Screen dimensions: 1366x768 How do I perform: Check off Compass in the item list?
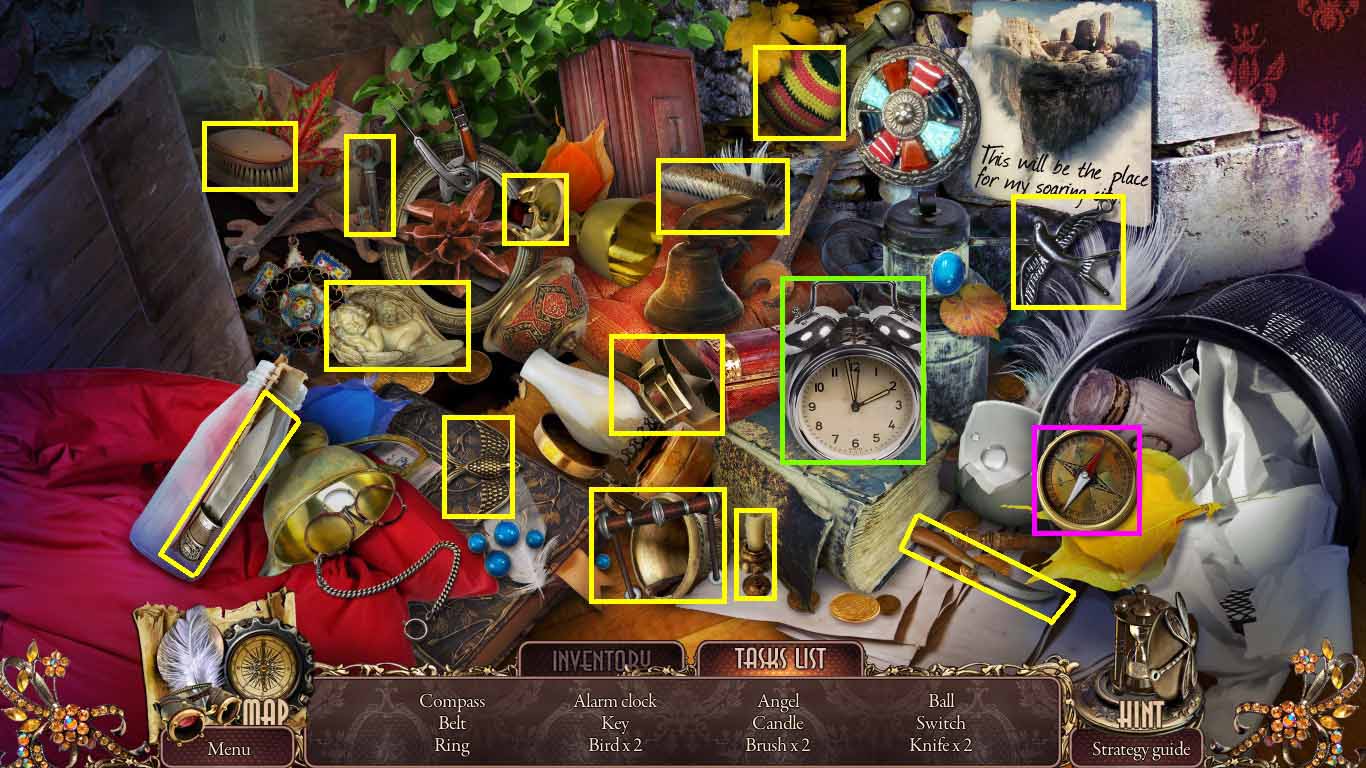point(451,701)
